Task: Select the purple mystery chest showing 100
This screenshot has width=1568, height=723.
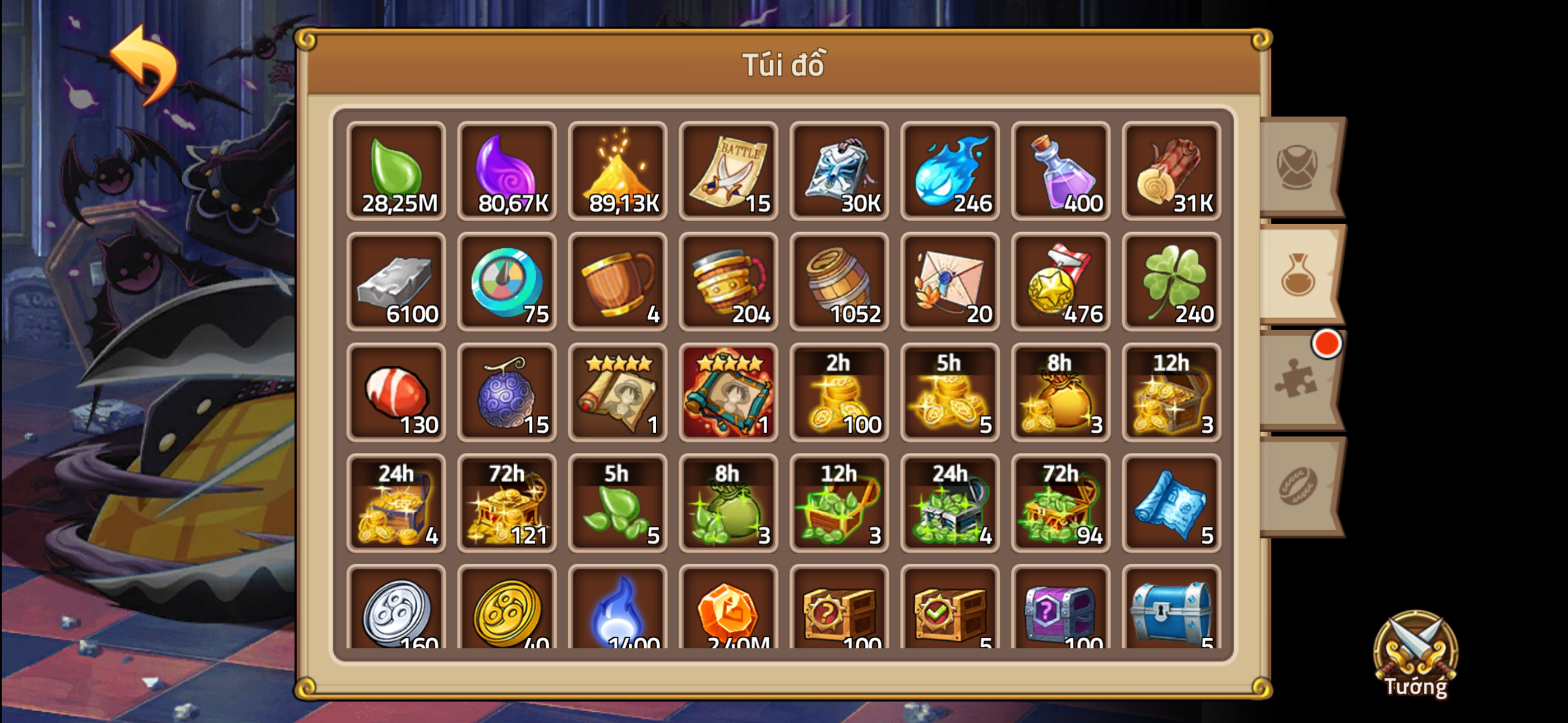Action: click(x=1060, y=615)
